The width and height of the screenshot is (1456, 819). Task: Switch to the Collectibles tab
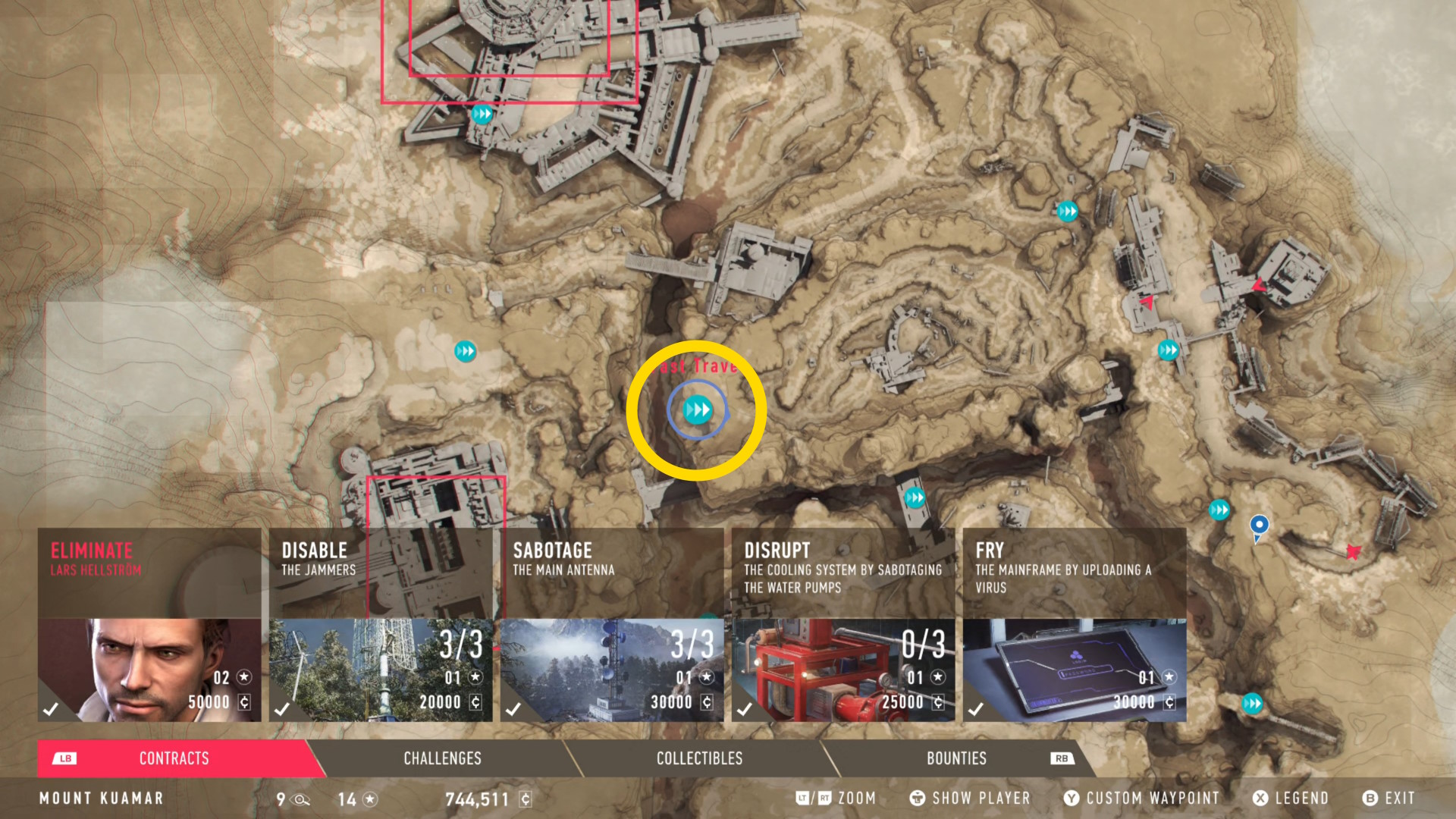(699, 758)
